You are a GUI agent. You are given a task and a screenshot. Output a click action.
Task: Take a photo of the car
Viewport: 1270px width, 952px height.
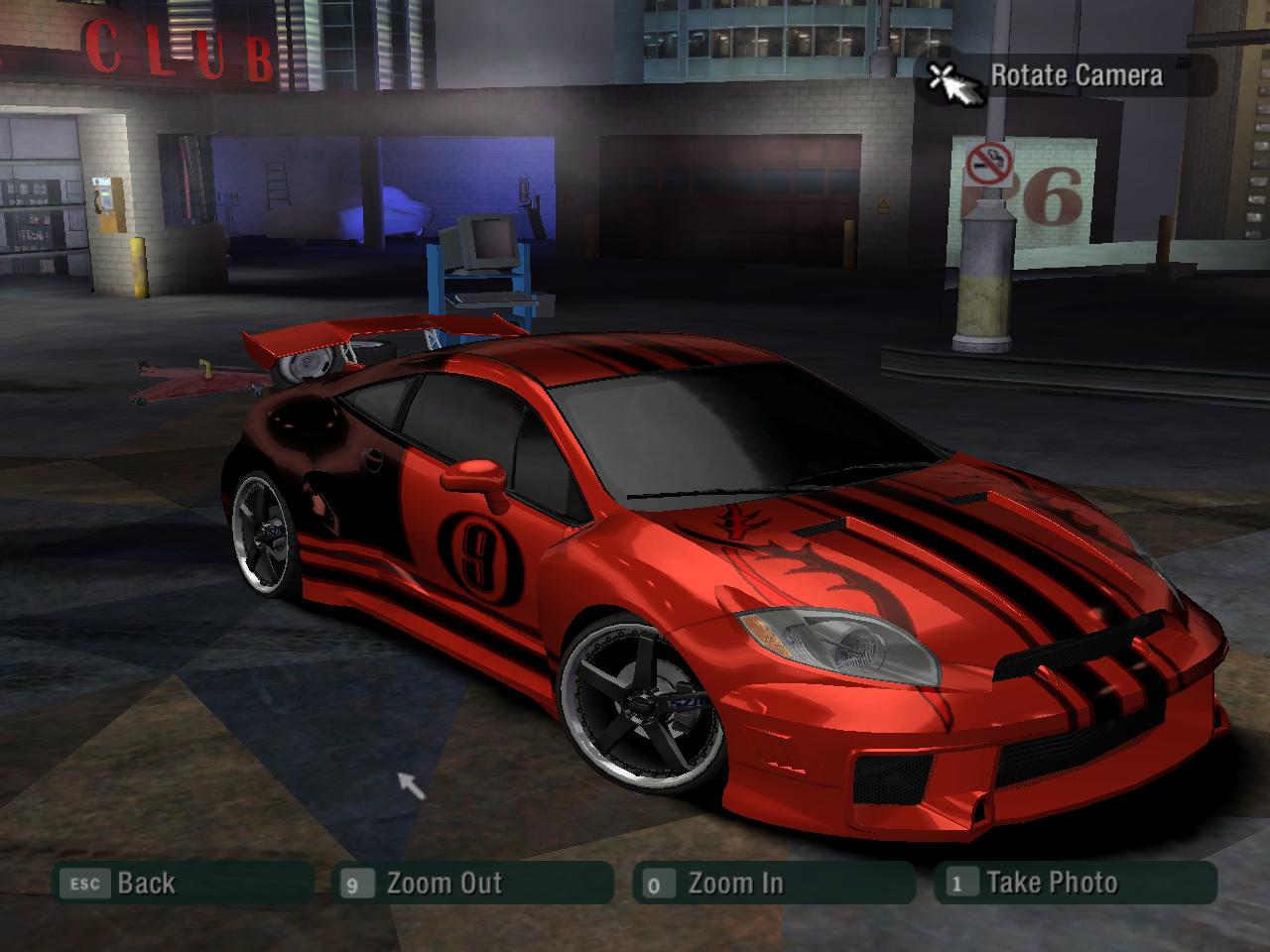(1076, 883)
